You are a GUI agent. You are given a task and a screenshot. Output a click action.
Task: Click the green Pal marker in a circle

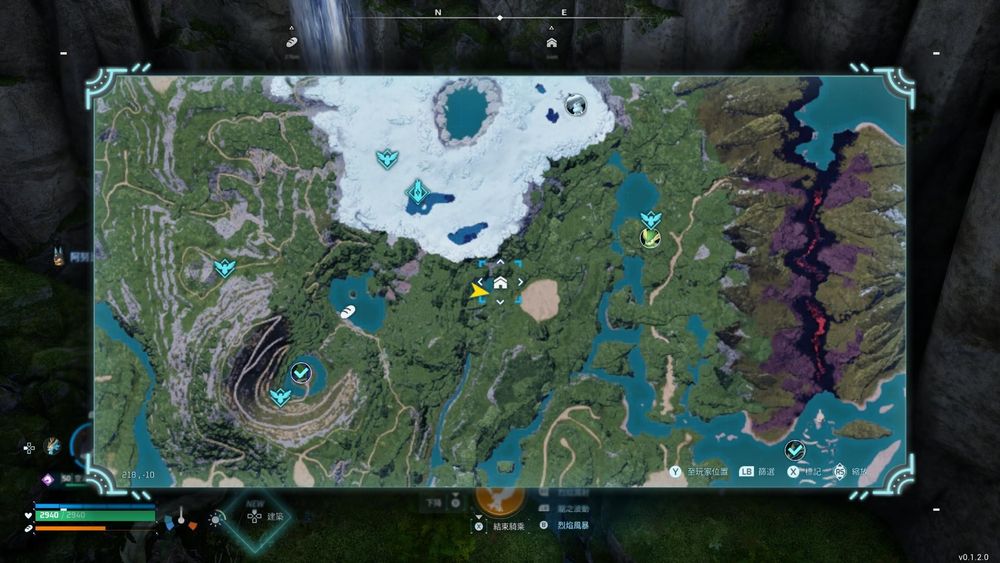[650, 237]
